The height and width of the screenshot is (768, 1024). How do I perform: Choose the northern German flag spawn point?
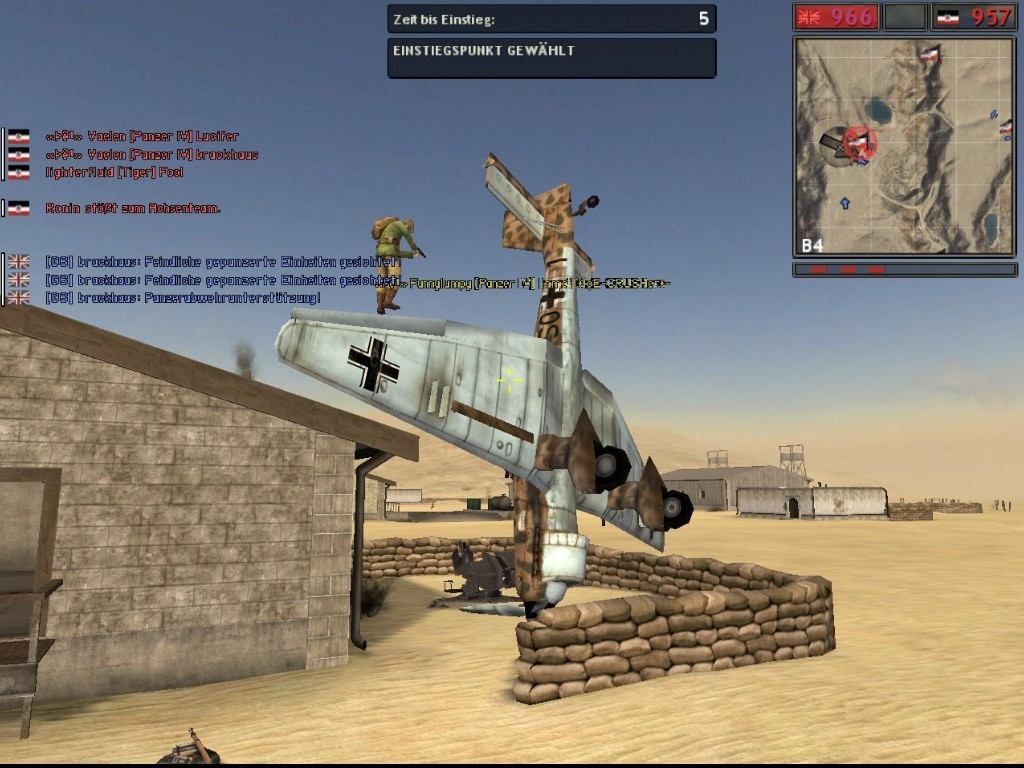click(930, 54)
